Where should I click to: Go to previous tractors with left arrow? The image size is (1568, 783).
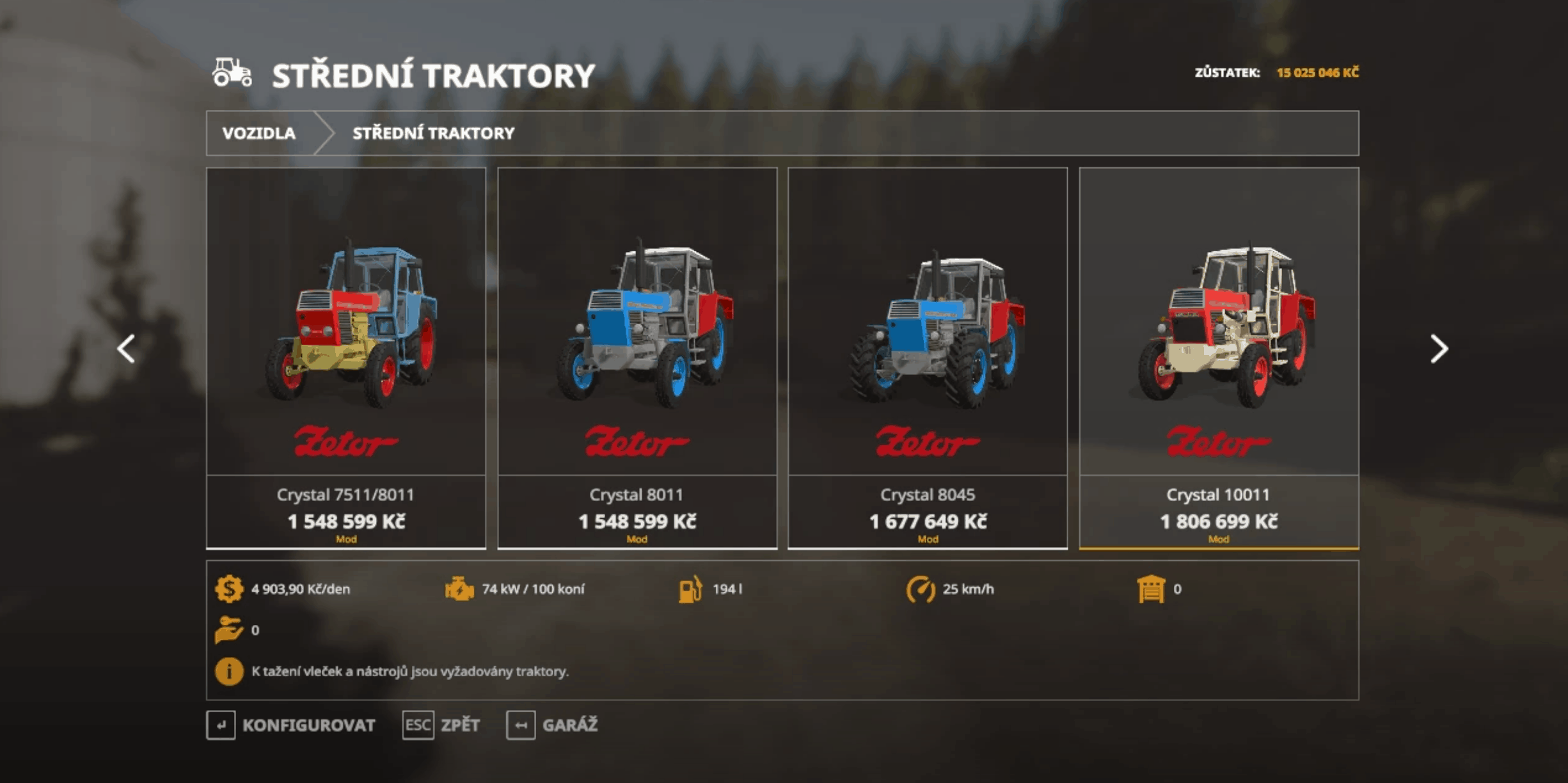point(126,349)
